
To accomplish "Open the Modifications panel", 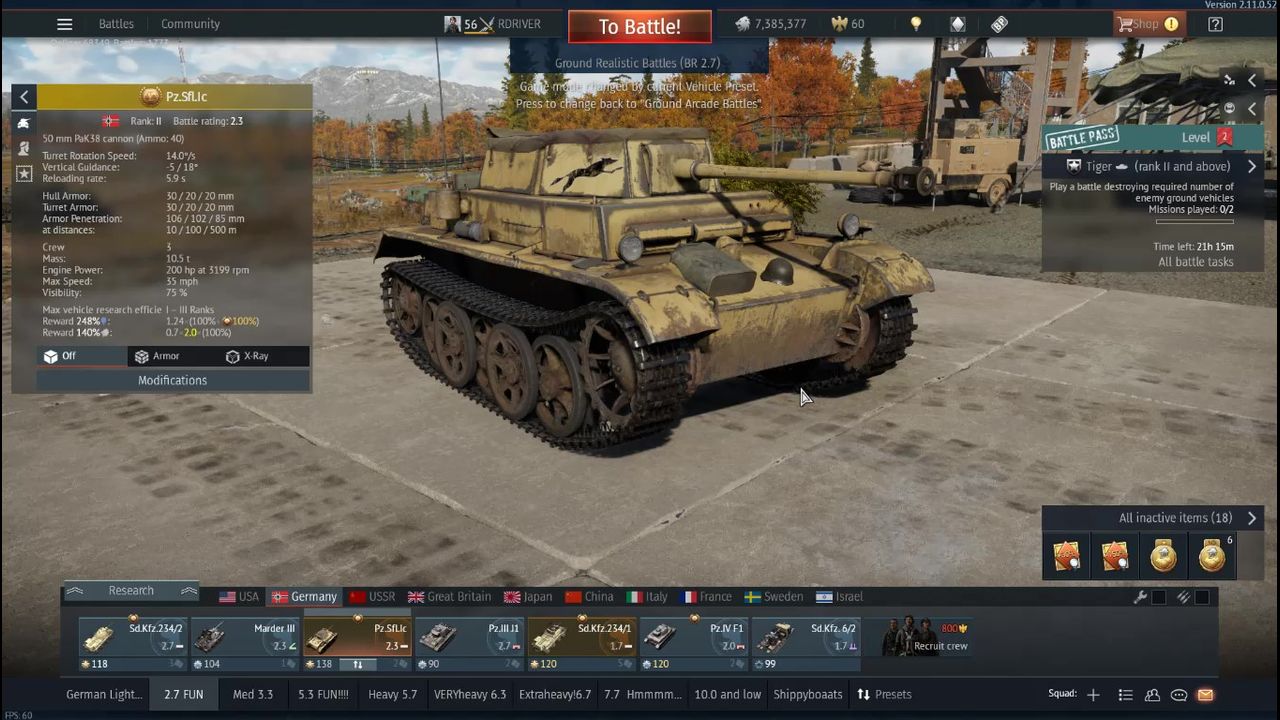I will tap(172, 380).
